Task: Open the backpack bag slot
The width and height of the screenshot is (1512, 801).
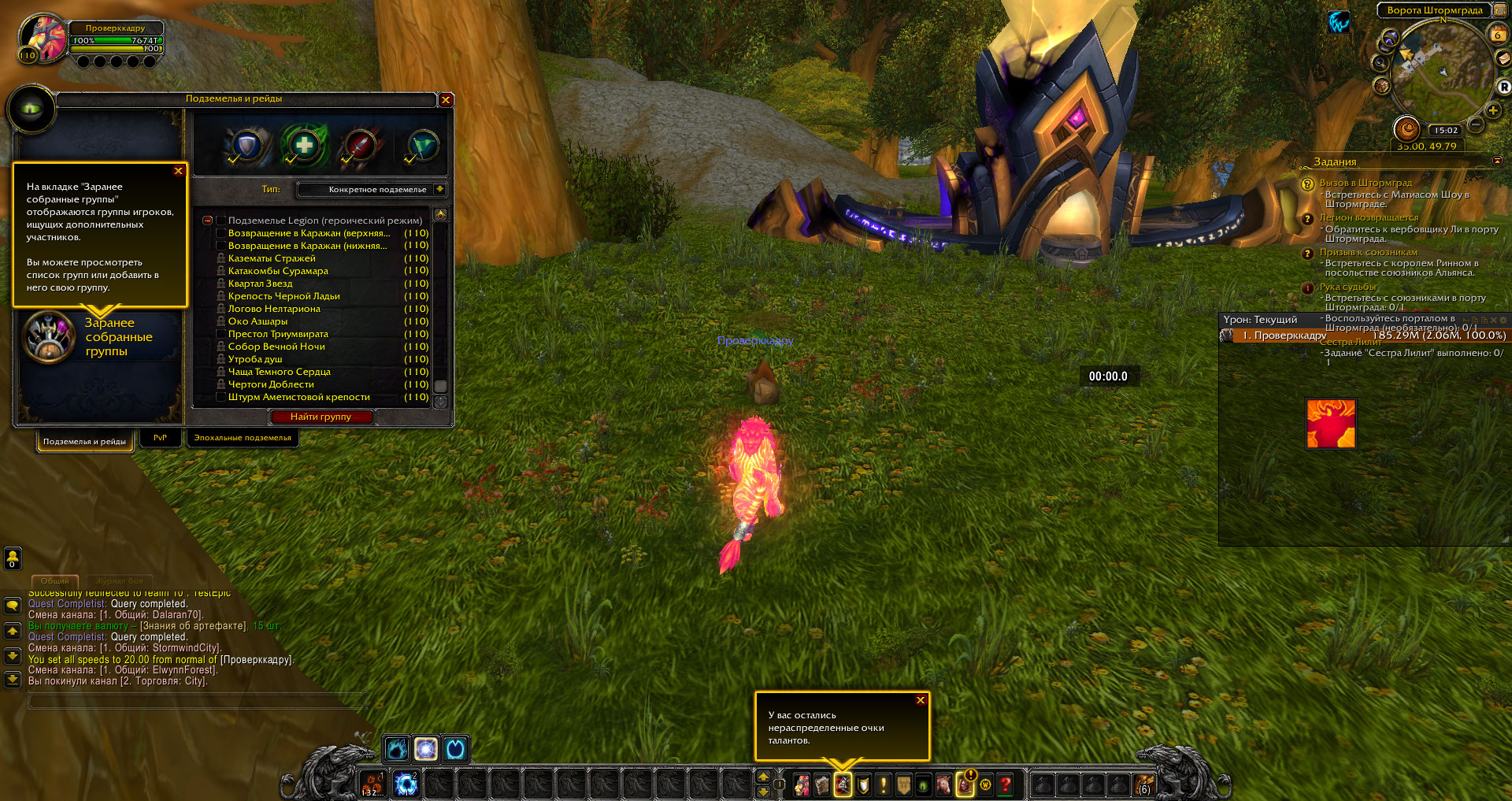Action: tap(1143, 784)
